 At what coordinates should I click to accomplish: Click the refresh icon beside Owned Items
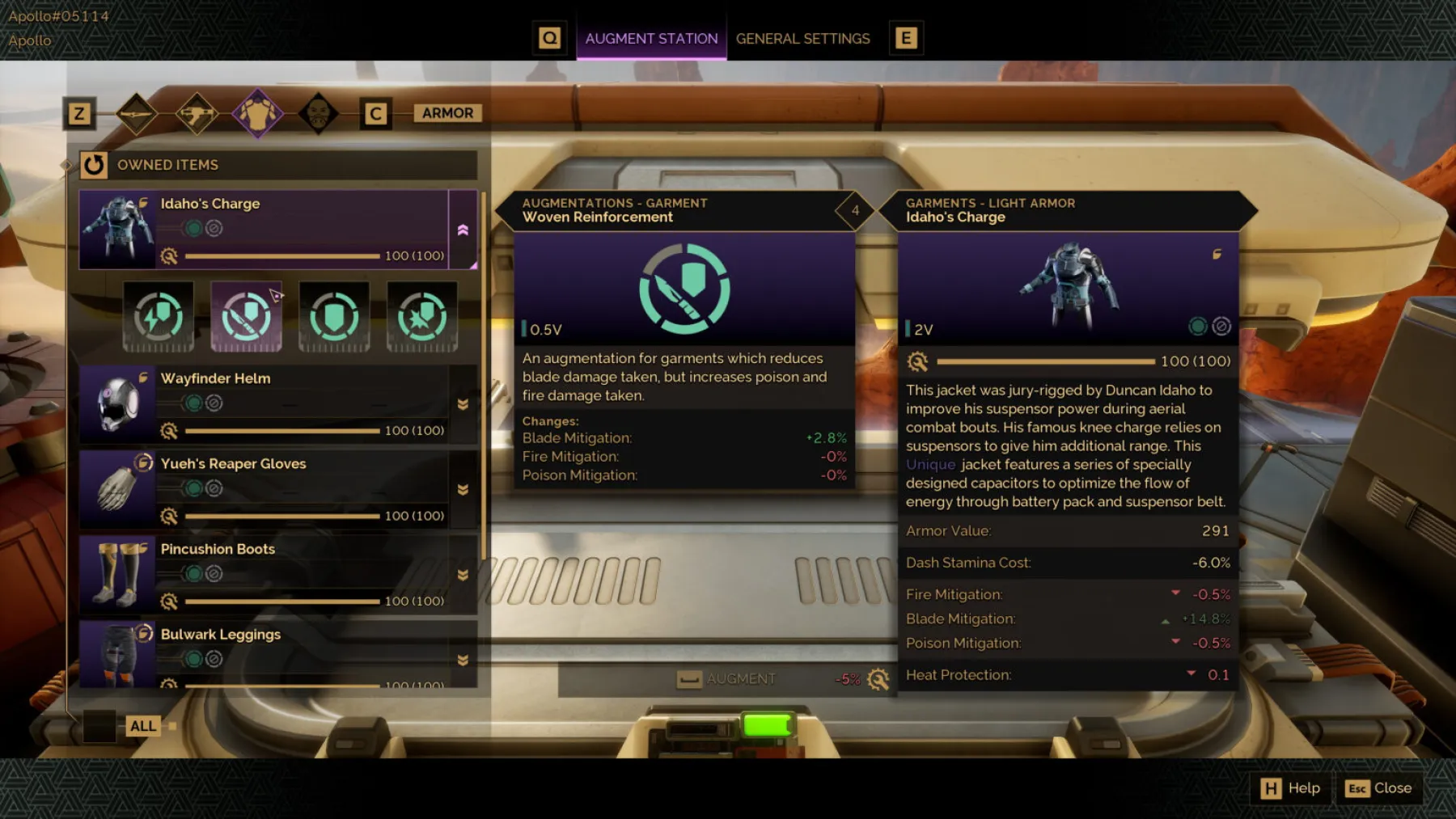coord(95,165)
